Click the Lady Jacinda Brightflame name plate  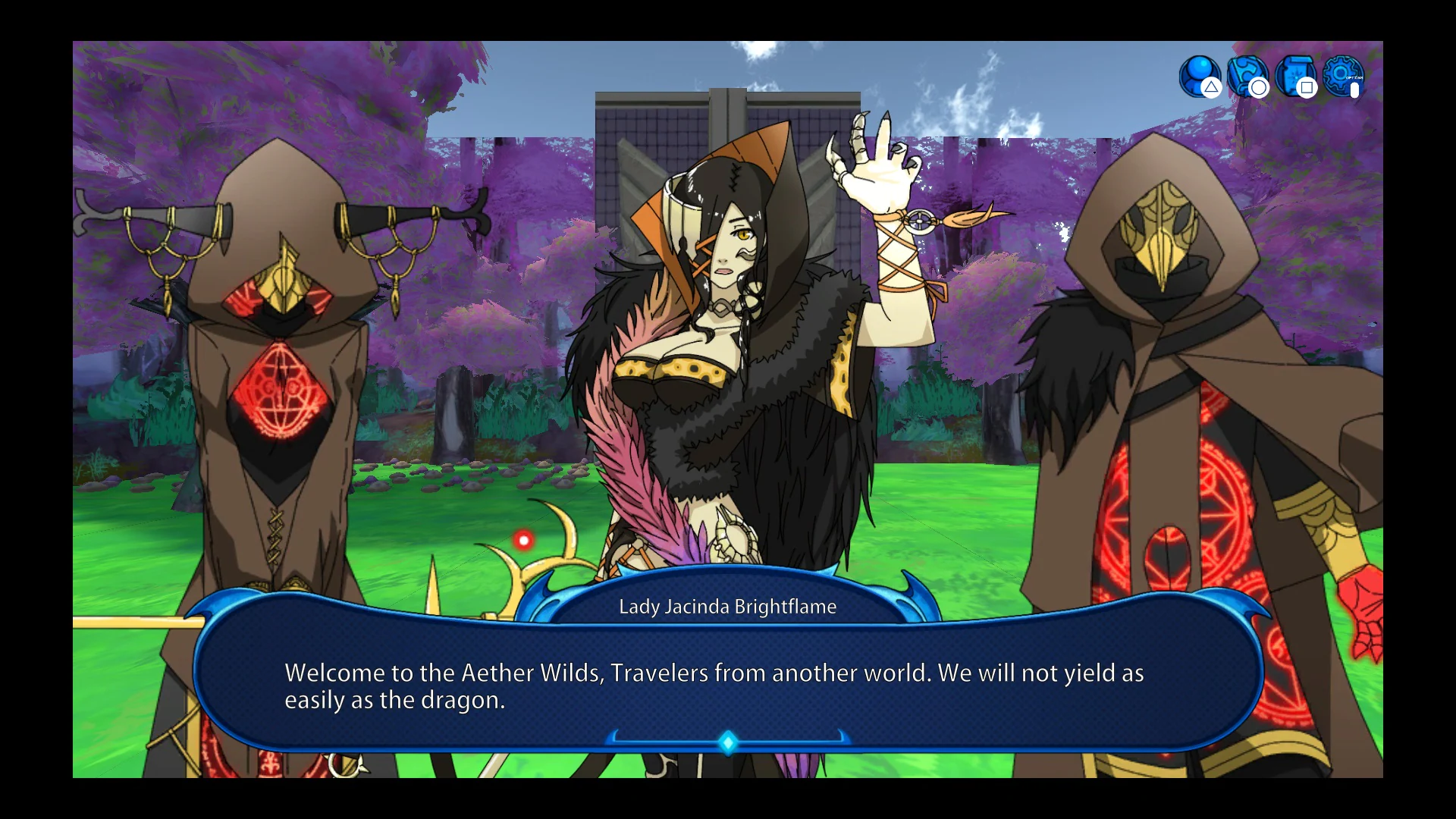726,606
